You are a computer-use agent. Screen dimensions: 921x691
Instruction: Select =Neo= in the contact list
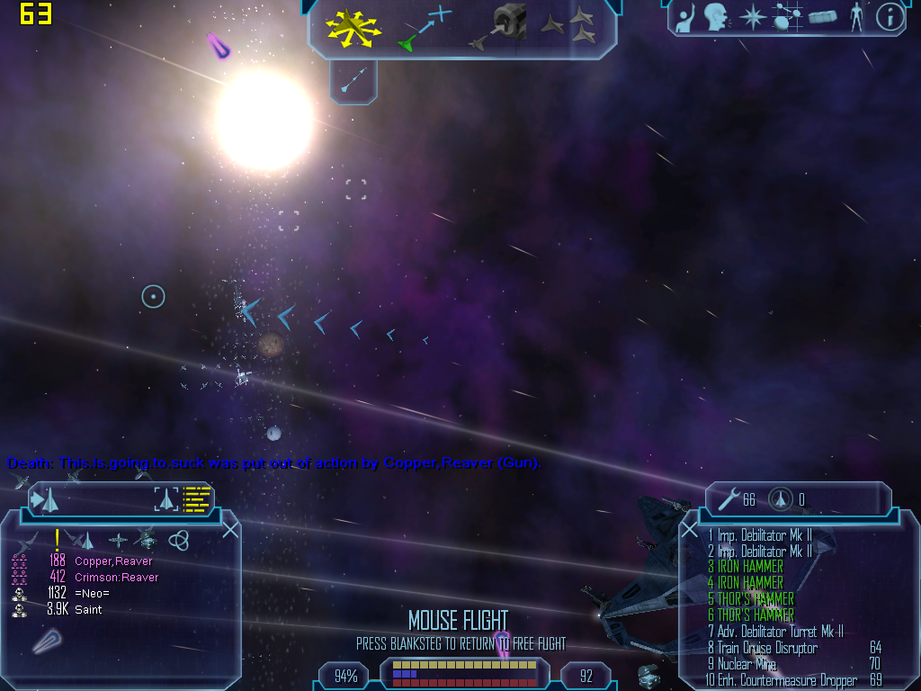[91, 593]
